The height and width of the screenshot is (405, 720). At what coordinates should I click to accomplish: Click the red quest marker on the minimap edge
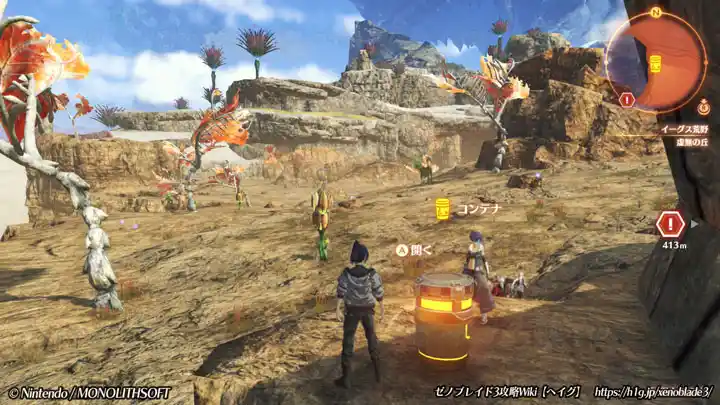pyautogui.click(x=627, y=99)
